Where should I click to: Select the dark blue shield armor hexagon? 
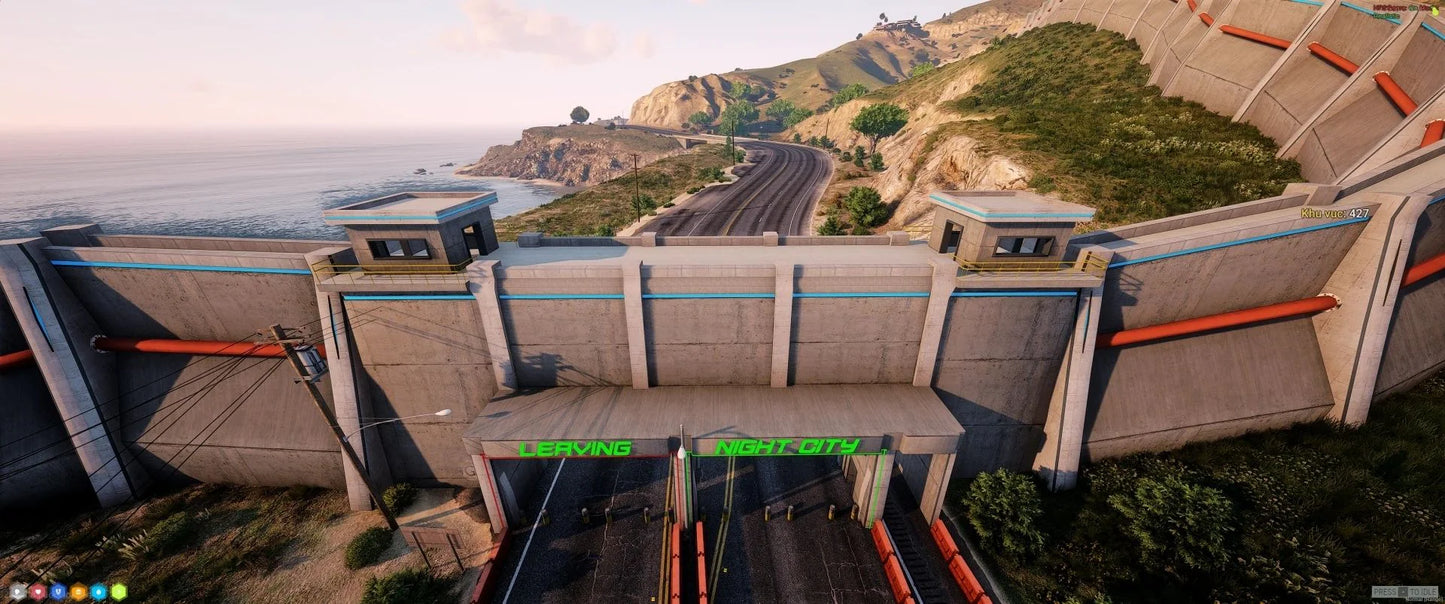(58, 591)
